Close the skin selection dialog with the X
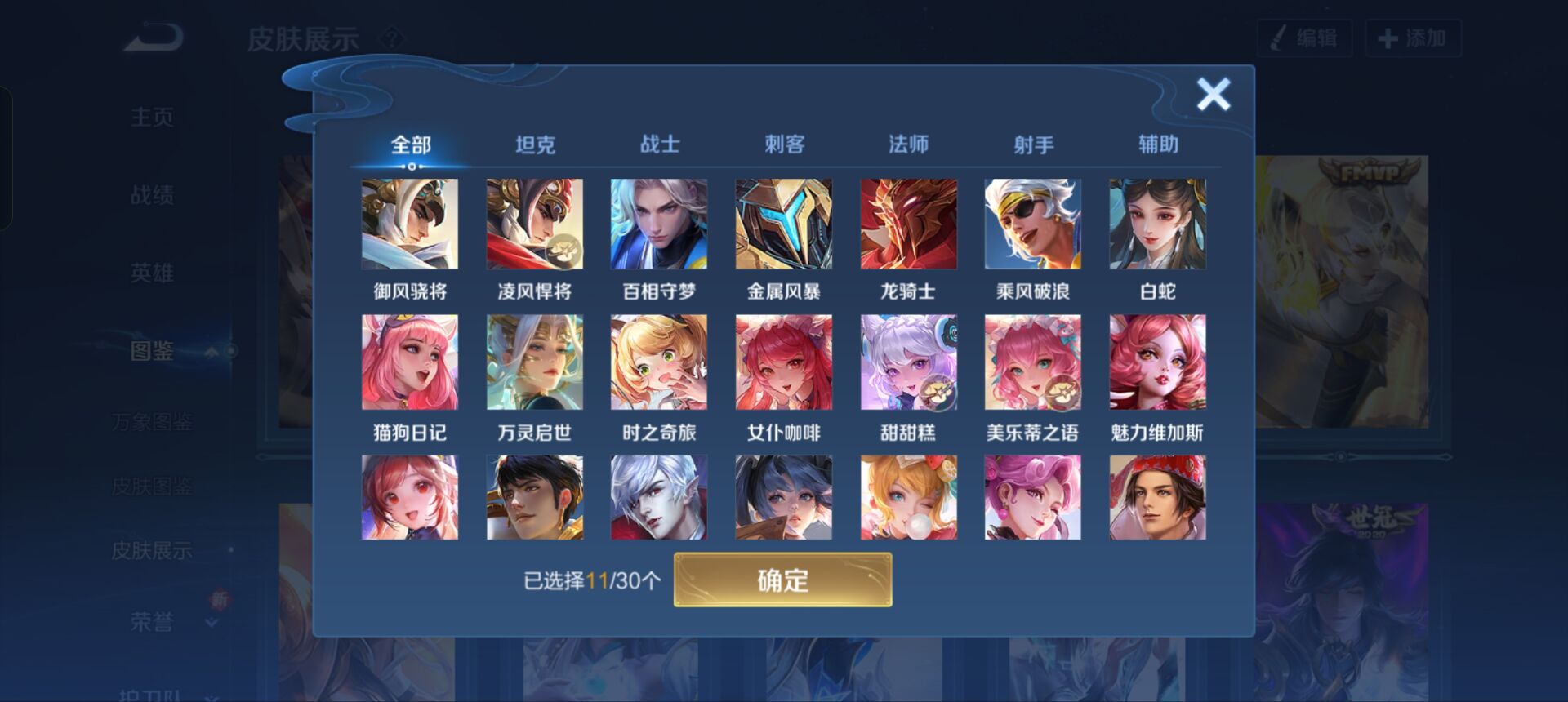This screenshot has width=1568, height=702. (1213, 94)
